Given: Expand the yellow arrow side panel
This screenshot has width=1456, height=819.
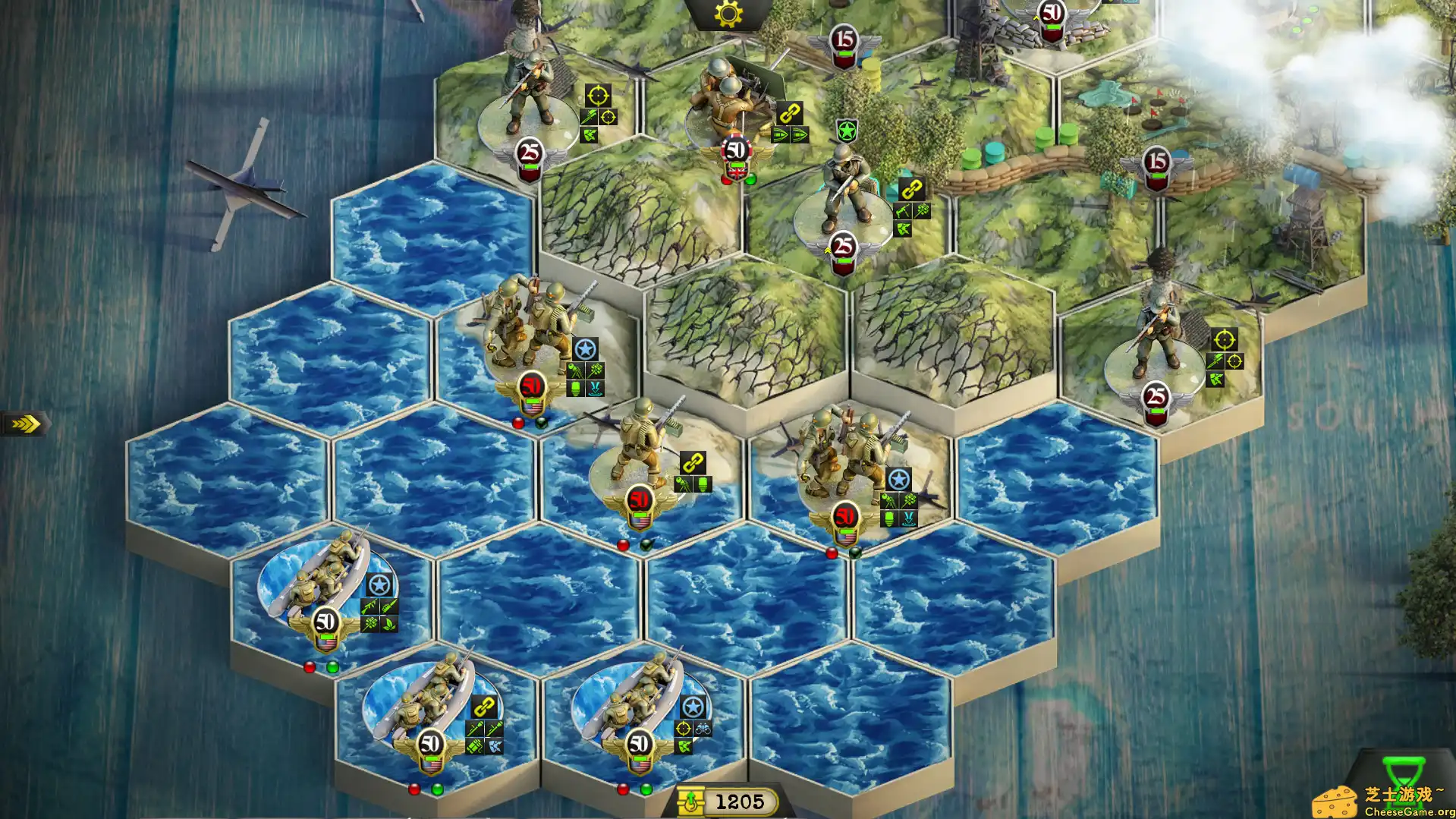Looking at the screenshot, I should 26,424.
